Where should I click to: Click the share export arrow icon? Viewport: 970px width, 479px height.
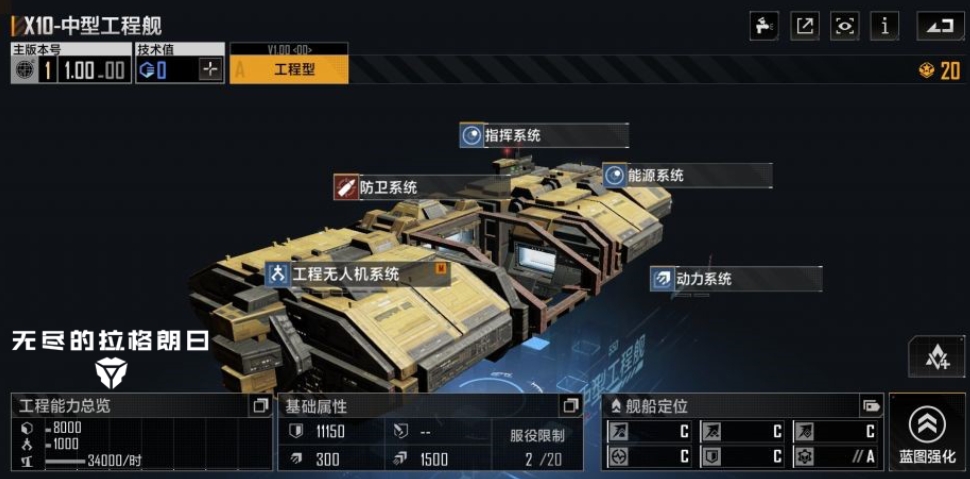[x=805, y=26]
